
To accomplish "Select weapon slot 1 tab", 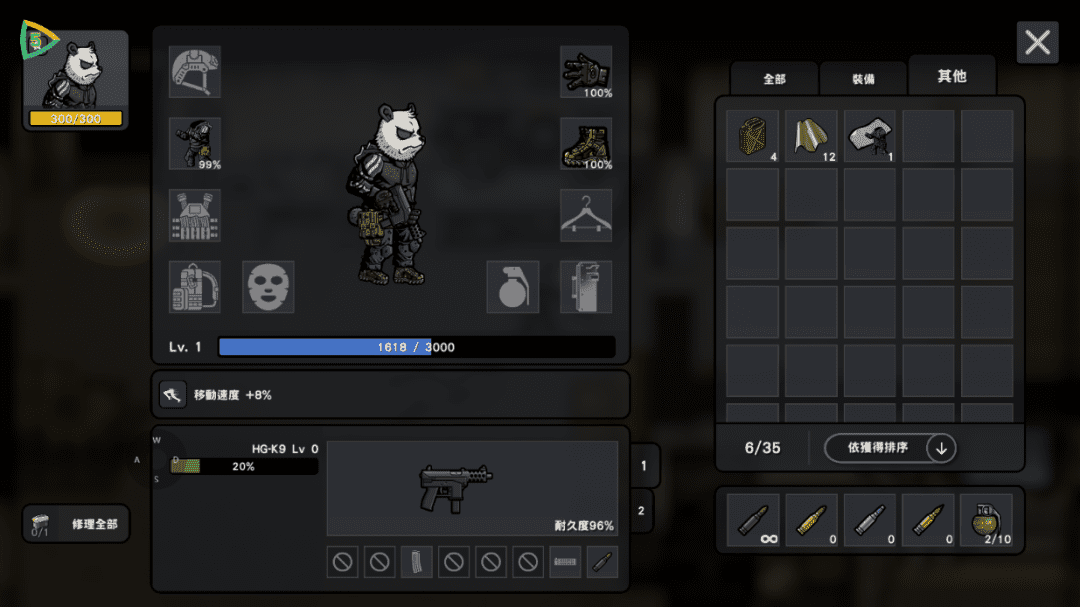I will (644, 465).
